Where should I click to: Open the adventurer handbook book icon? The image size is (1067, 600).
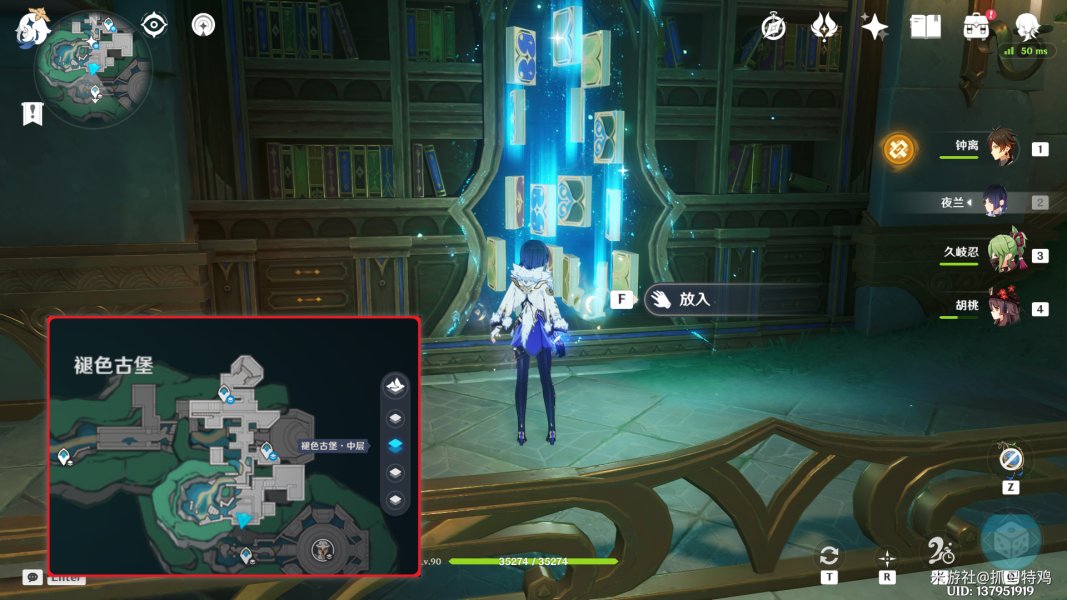click(926, 27)
